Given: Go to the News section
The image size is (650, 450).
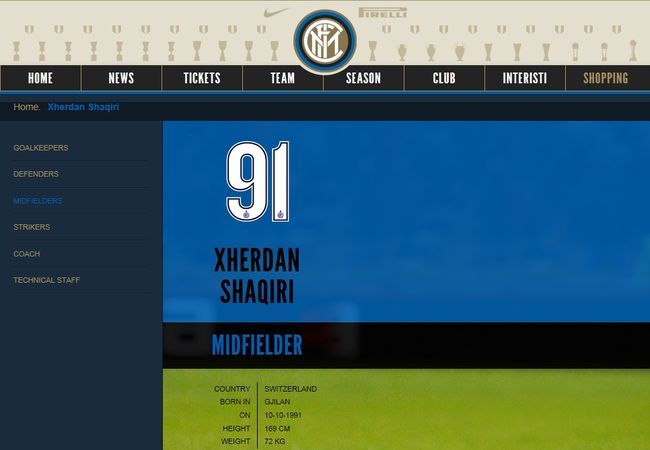Looking at the screenshot, I should (x=121, y=78).
